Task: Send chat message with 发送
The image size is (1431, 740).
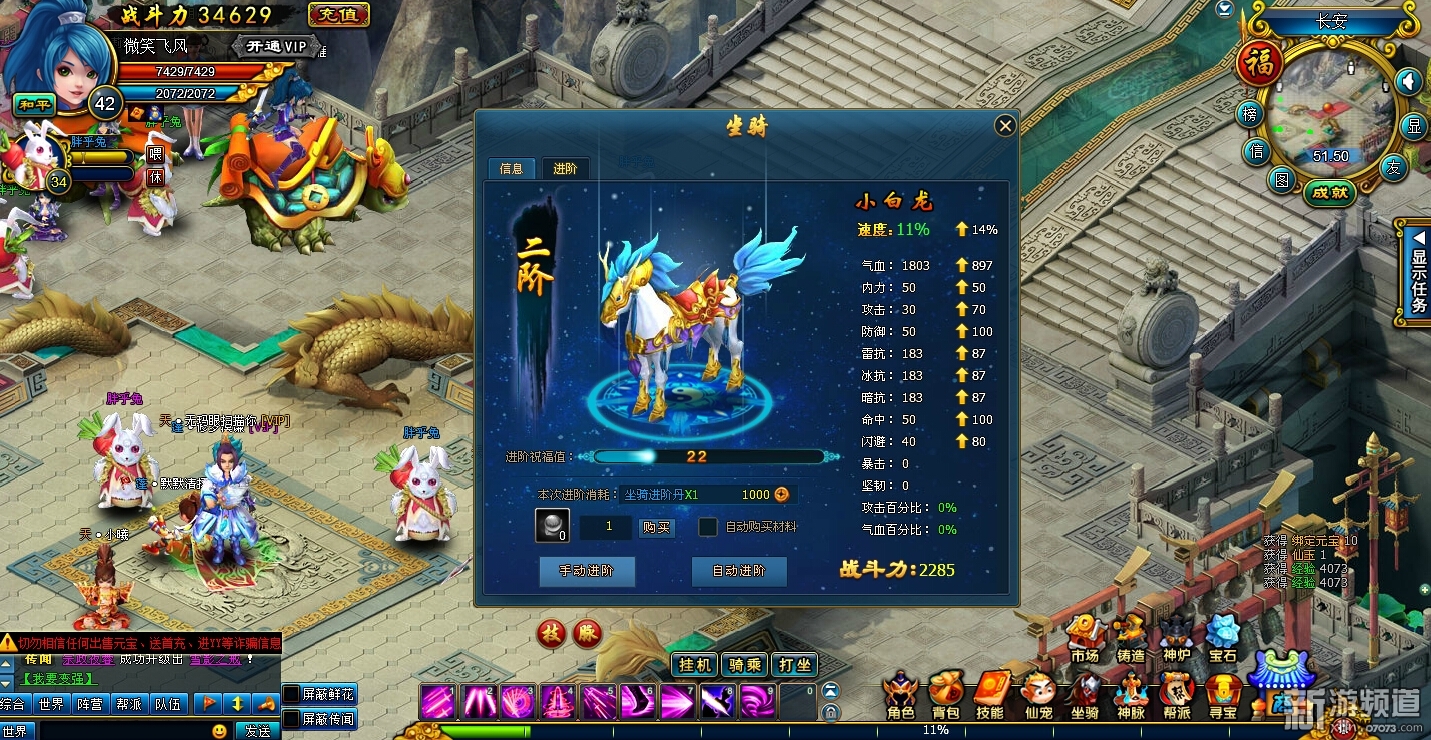Action: coord(257,731)
